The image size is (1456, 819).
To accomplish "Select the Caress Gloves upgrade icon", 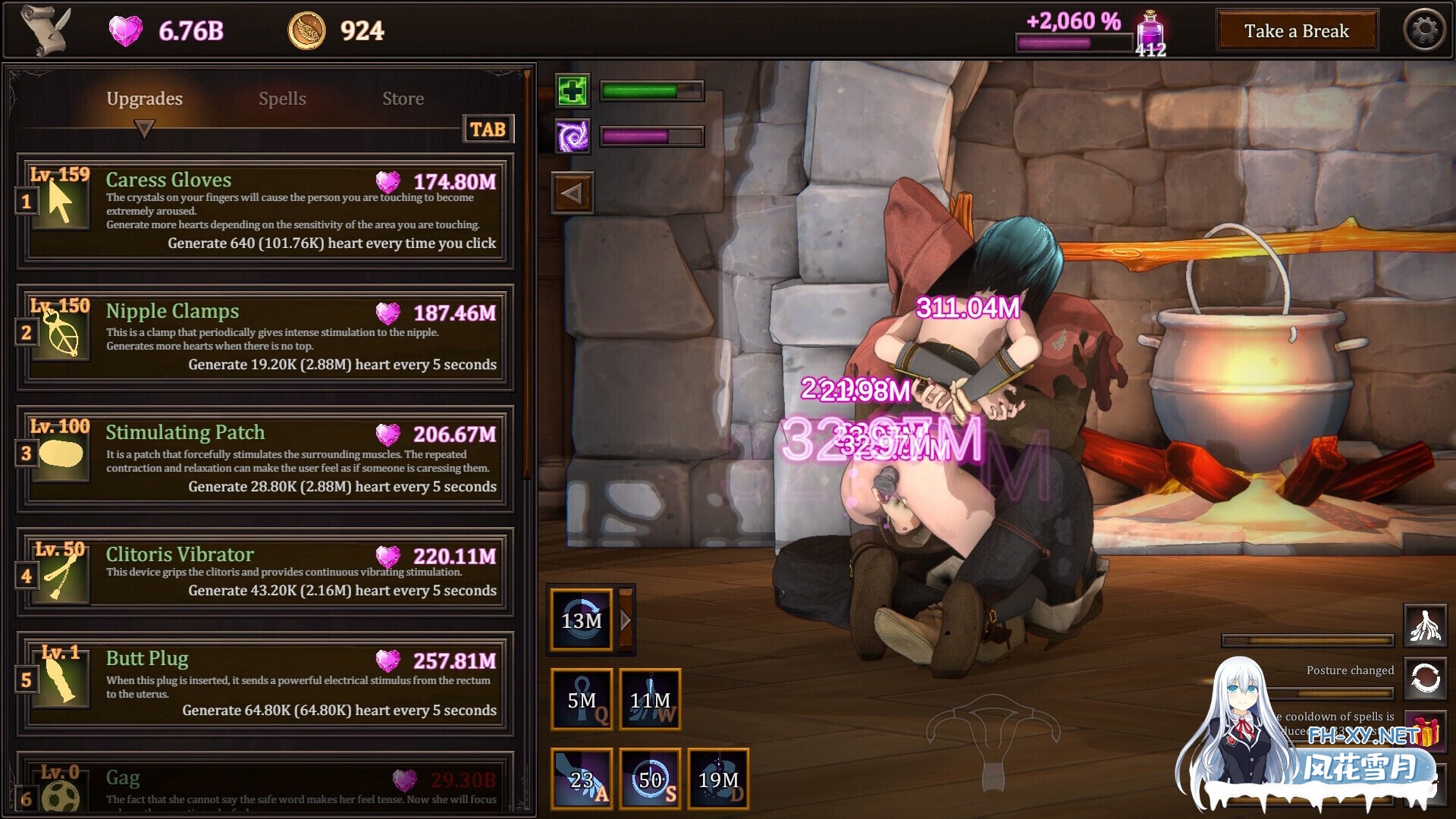I will click(x=61, y=205).
